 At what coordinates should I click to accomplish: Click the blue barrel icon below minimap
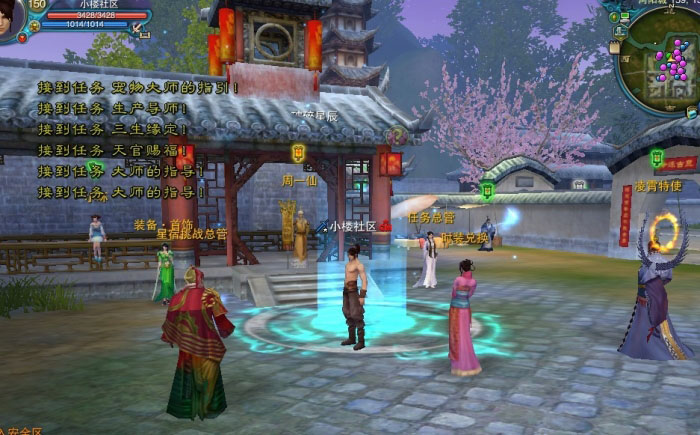(x=691, y=113)
